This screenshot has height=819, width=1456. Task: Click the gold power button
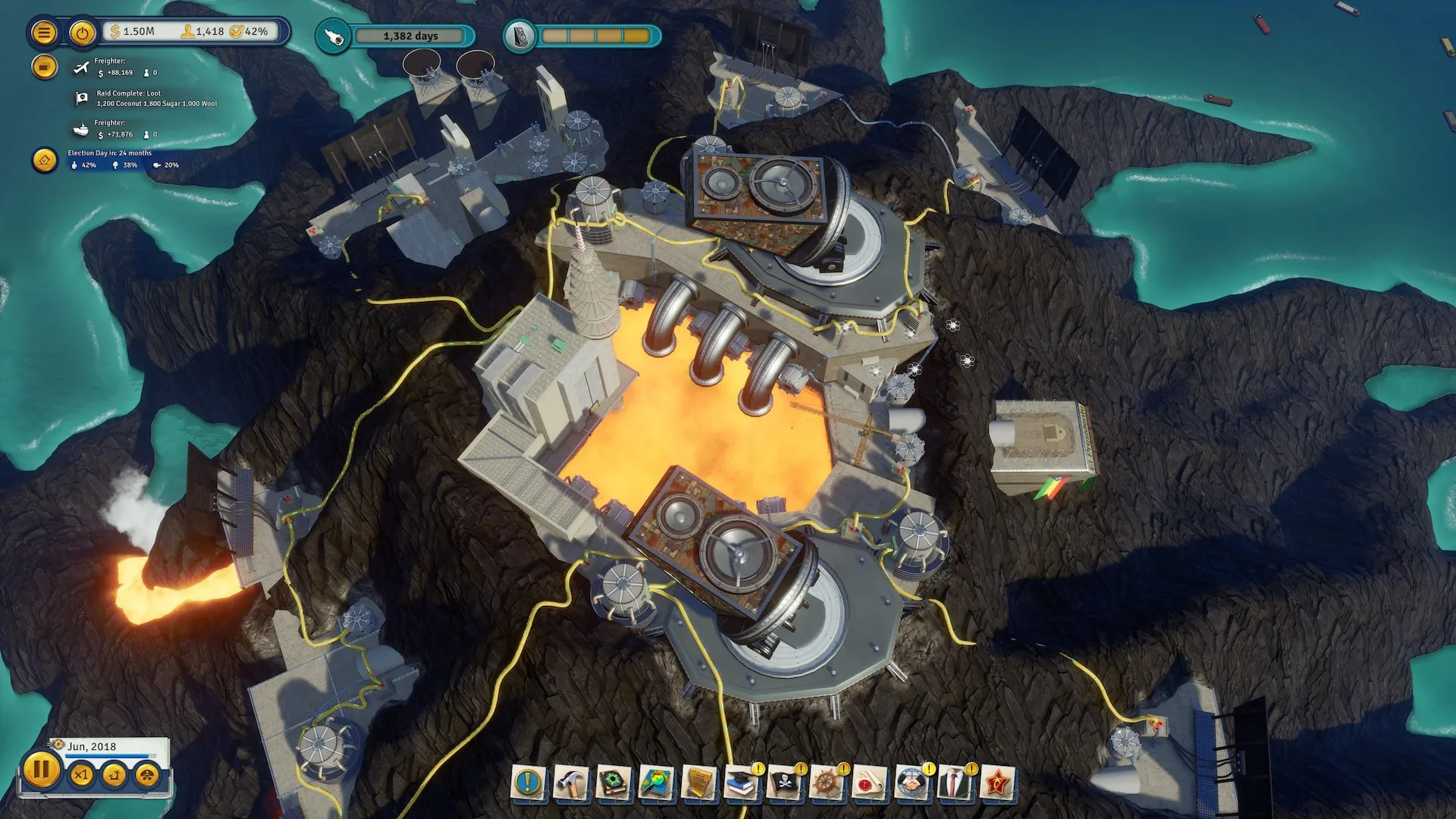coord(82,33)
